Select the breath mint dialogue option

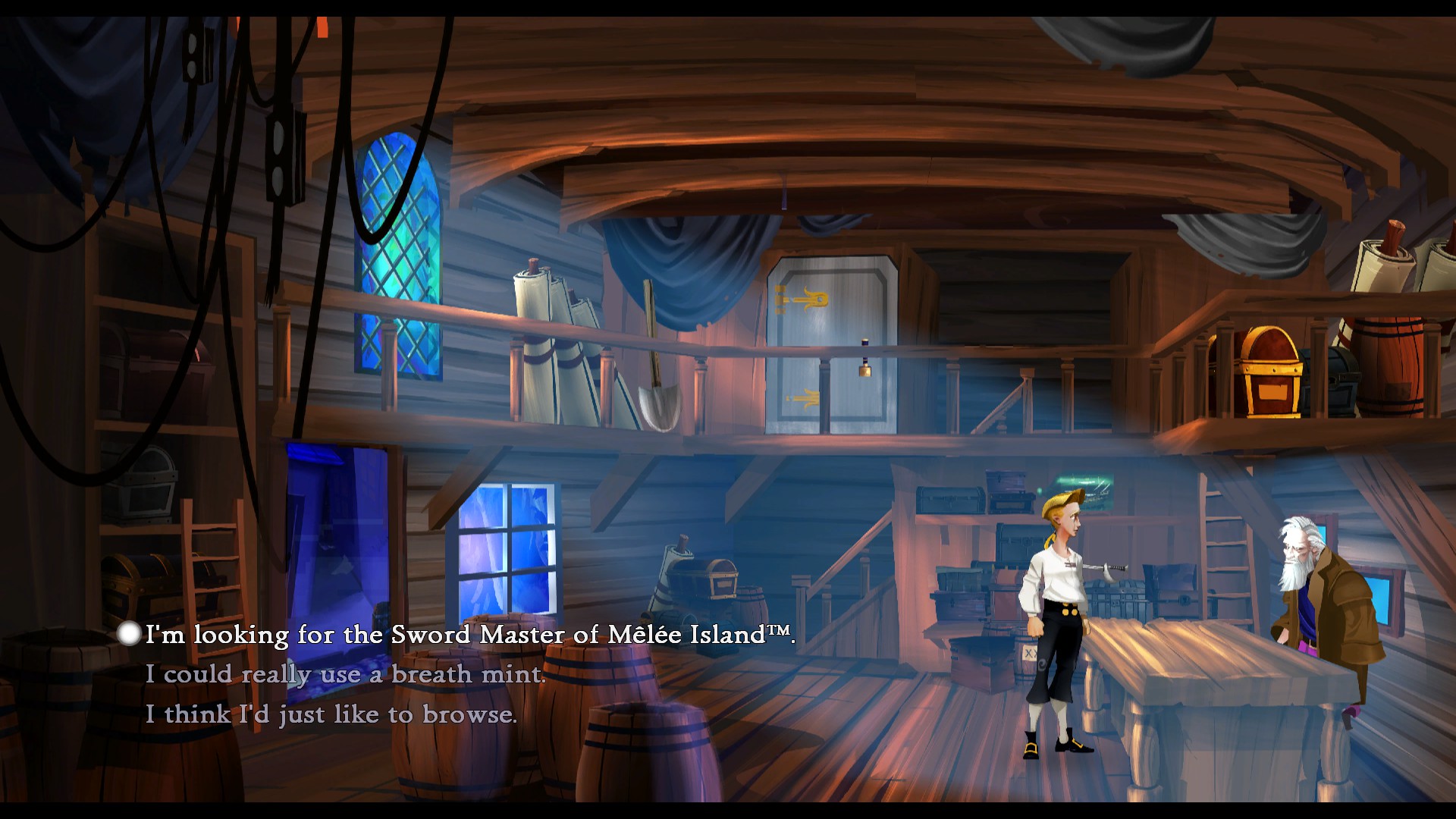click(x=345, y=674)
